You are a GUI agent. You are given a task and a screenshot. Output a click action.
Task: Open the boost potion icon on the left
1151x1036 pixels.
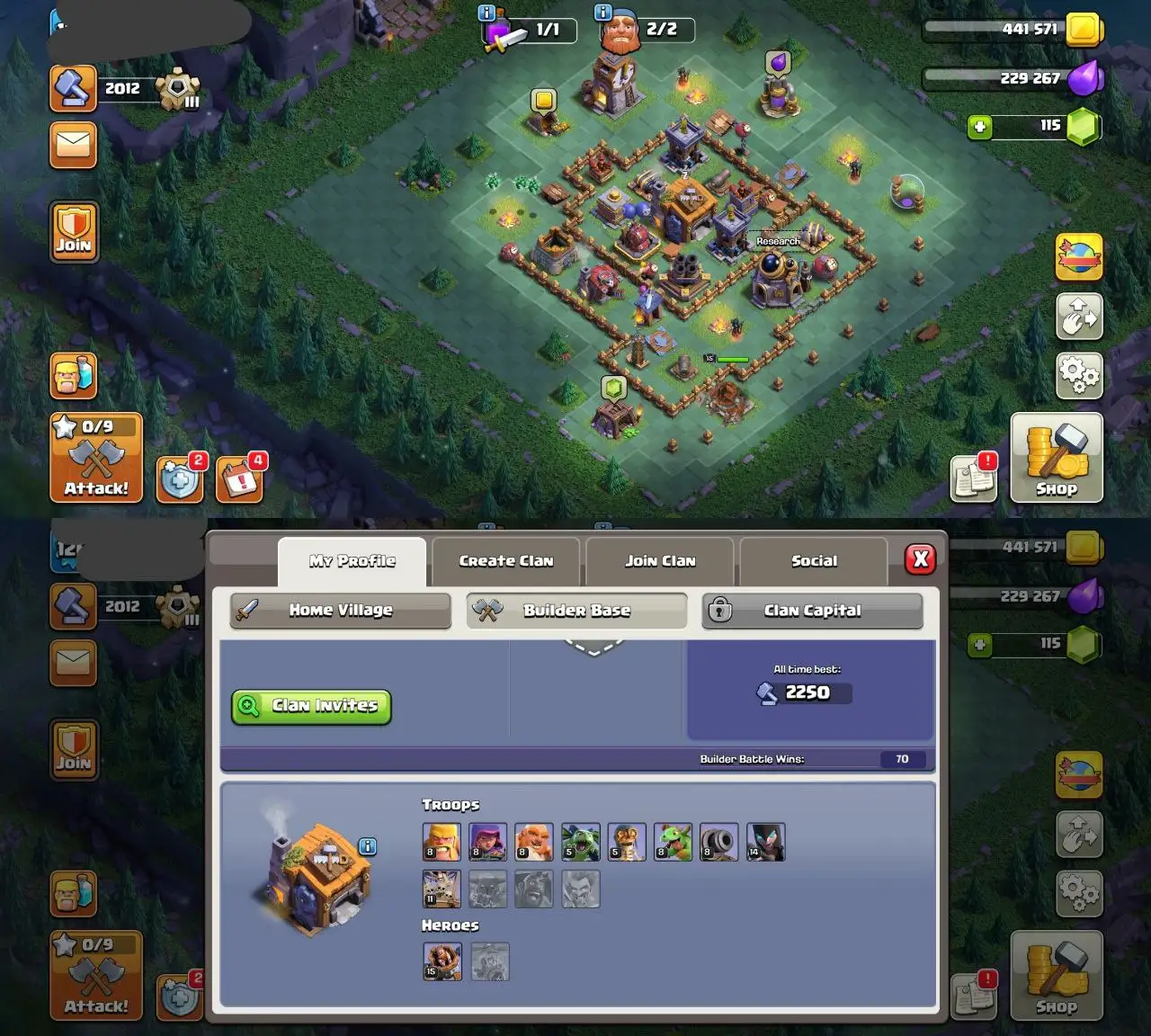[x=73, y=376]
